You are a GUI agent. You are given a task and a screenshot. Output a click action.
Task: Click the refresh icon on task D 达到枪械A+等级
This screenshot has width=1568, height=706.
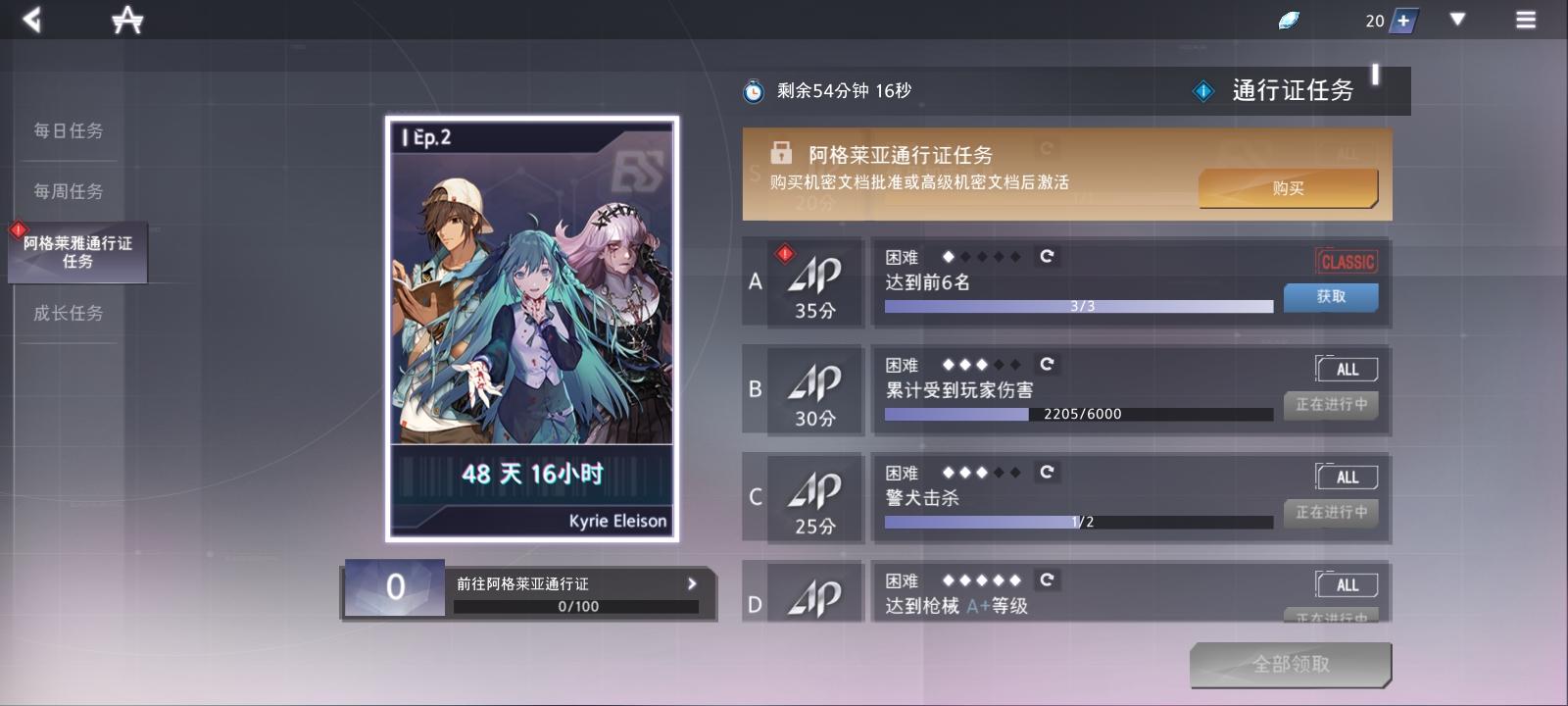point(1049,580)
